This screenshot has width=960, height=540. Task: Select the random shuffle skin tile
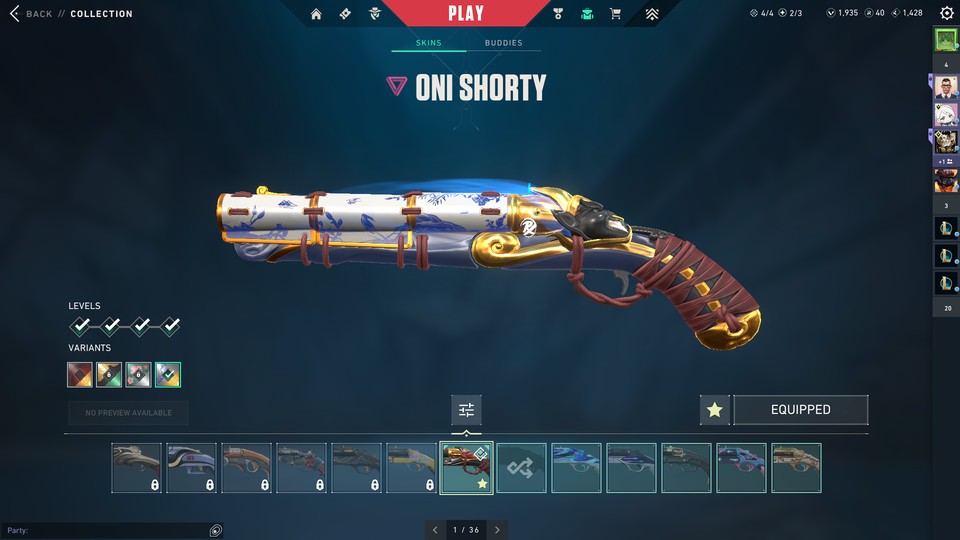[521, 468]
